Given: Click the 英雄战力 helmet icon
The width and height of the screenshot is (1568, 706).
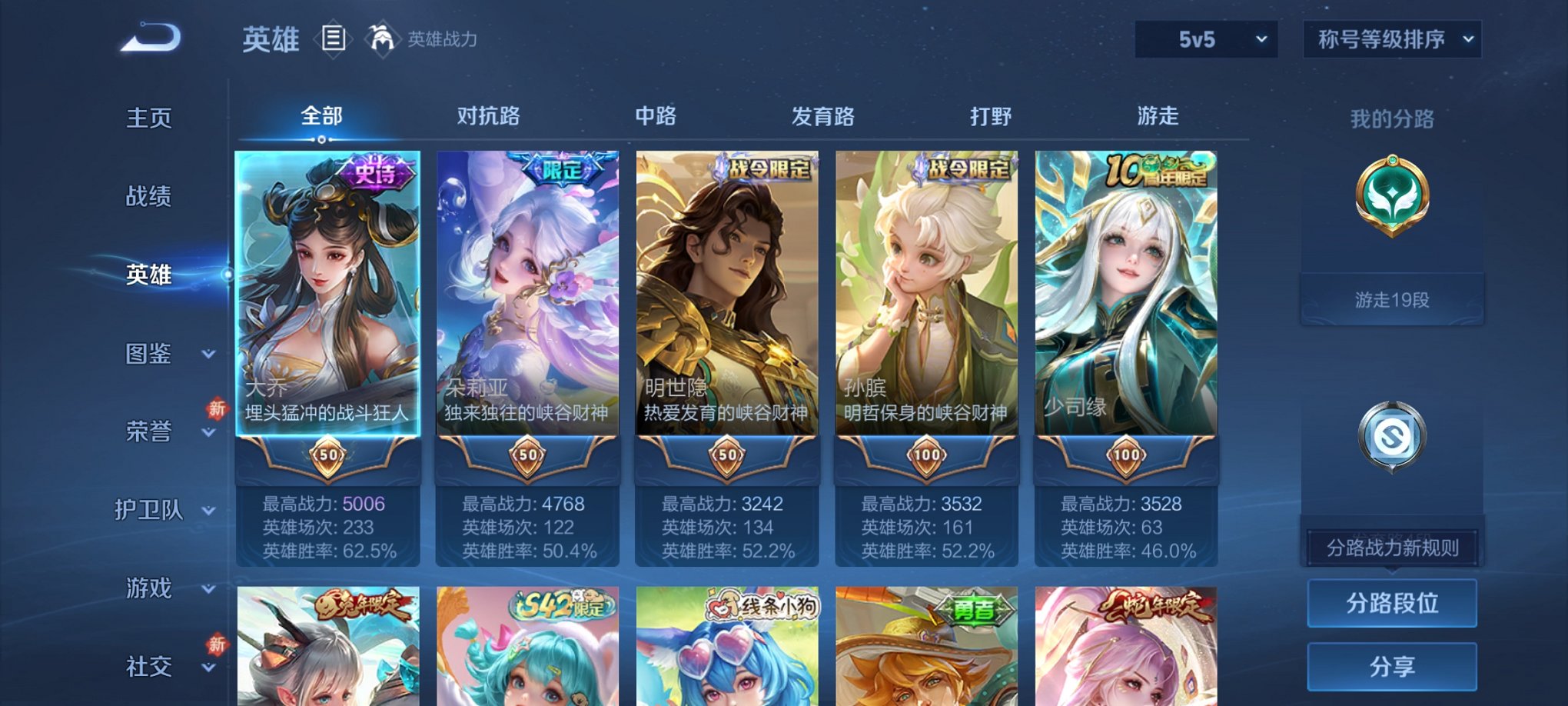Looking at the screenshot, I should [381, 38].
